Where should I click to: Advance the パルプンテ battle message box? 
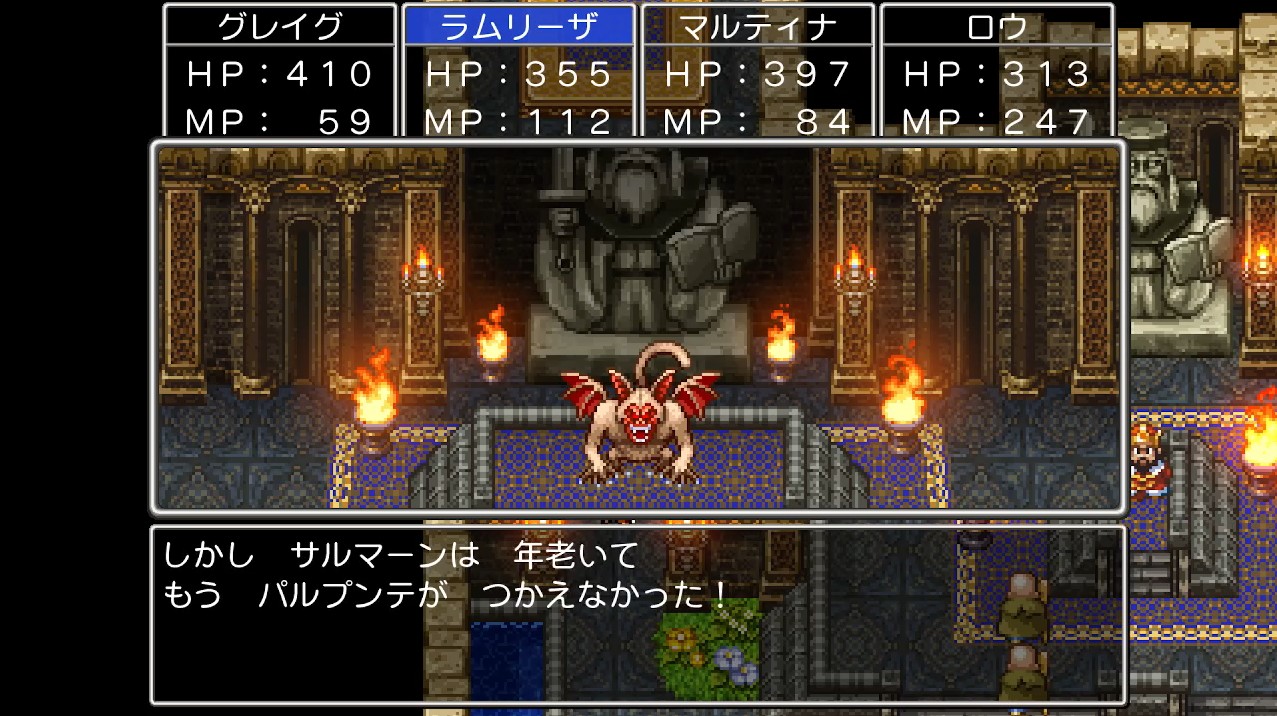(637, 613)
